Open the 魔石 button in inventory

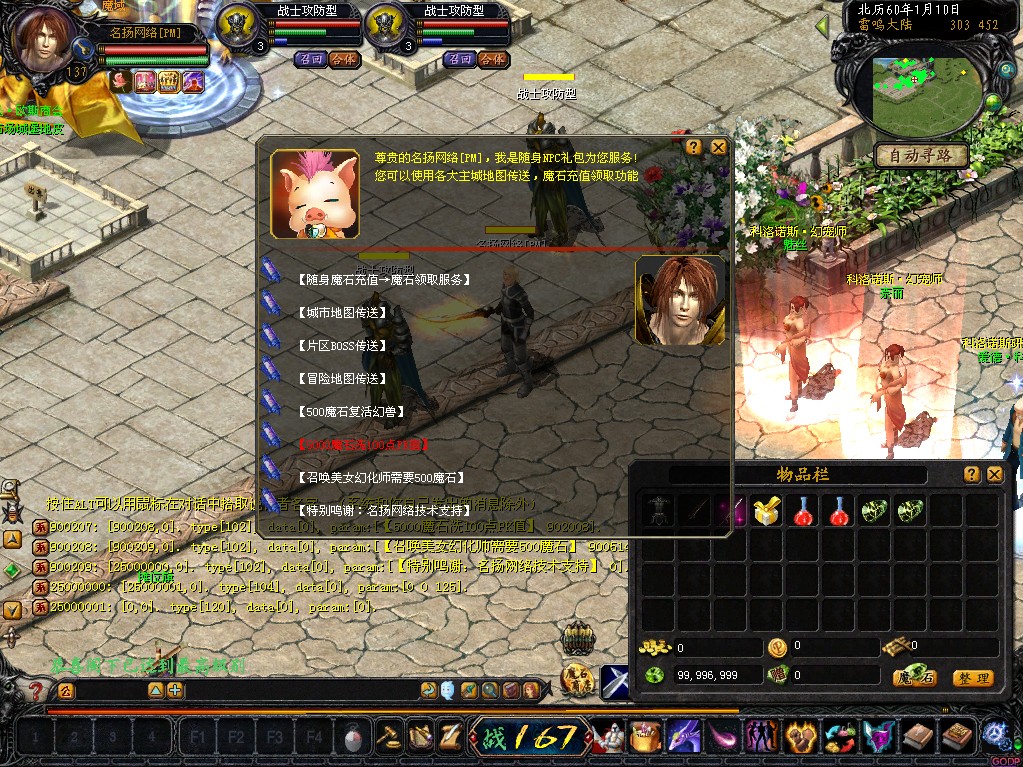pyautogui.click(x=914, y=678)
